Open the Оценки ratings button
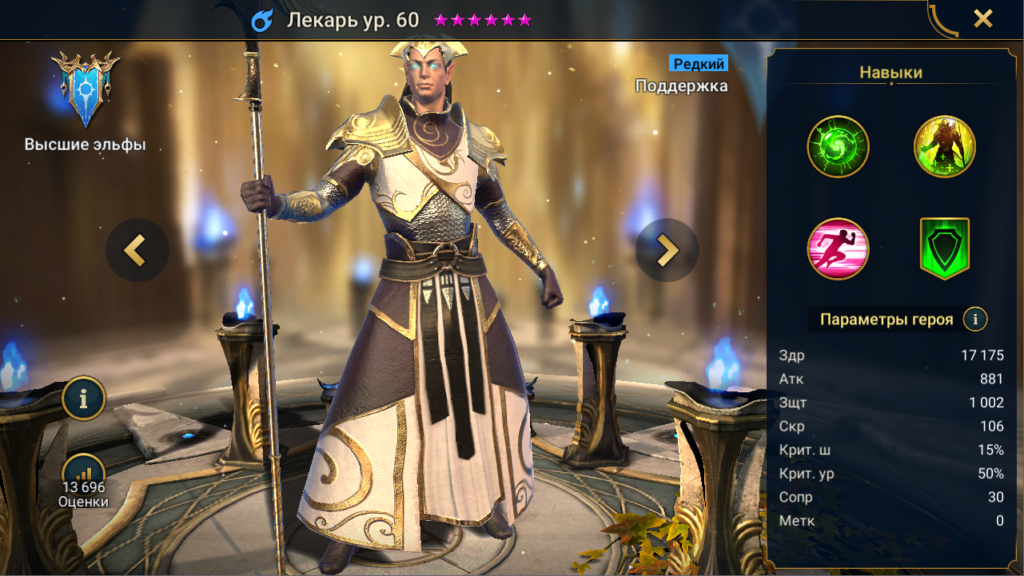 point(84,482)
